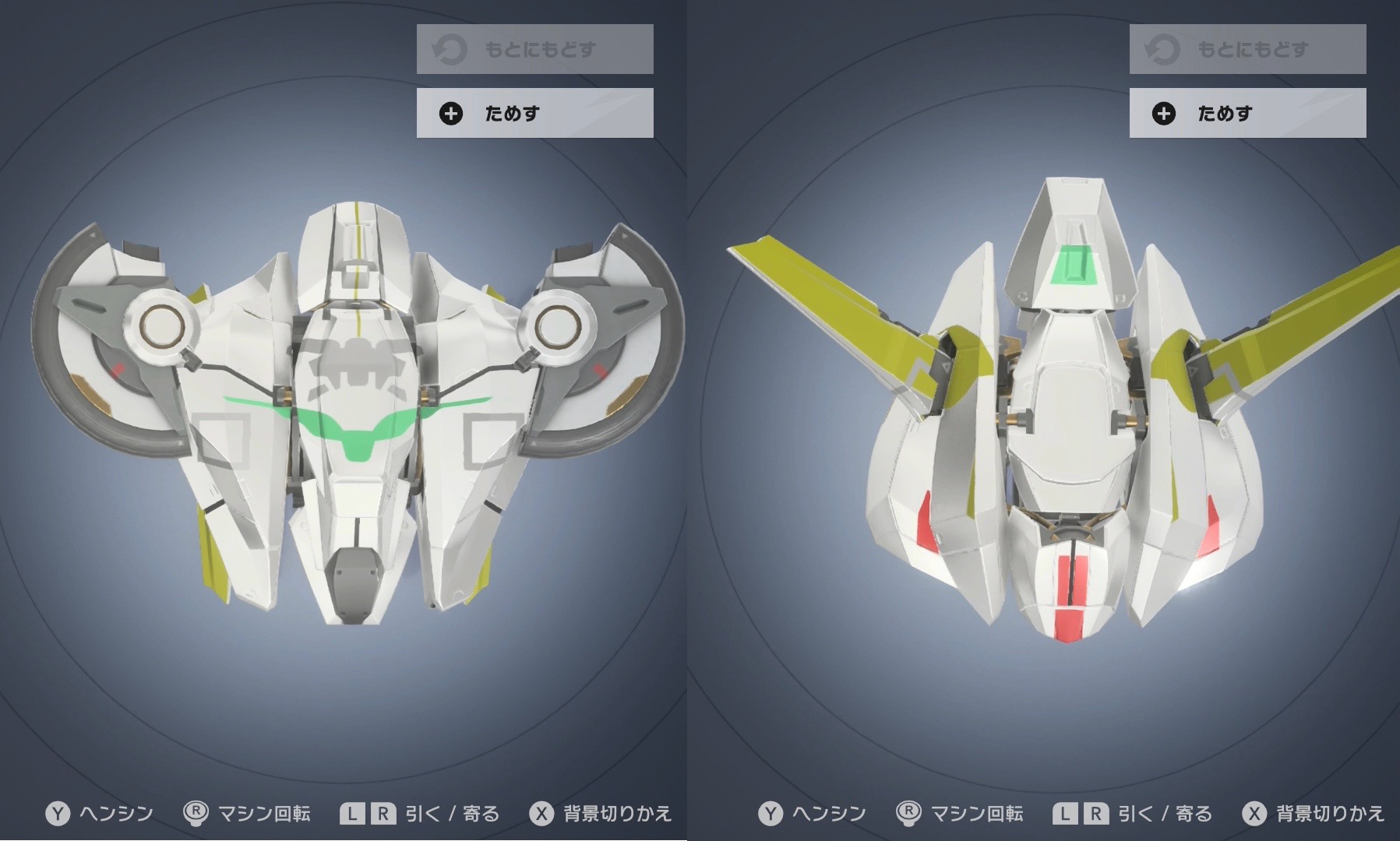Click もとにもどす above the yellow-winged machine
Screen dimensions: 1400x841
tap(1247, 50)
